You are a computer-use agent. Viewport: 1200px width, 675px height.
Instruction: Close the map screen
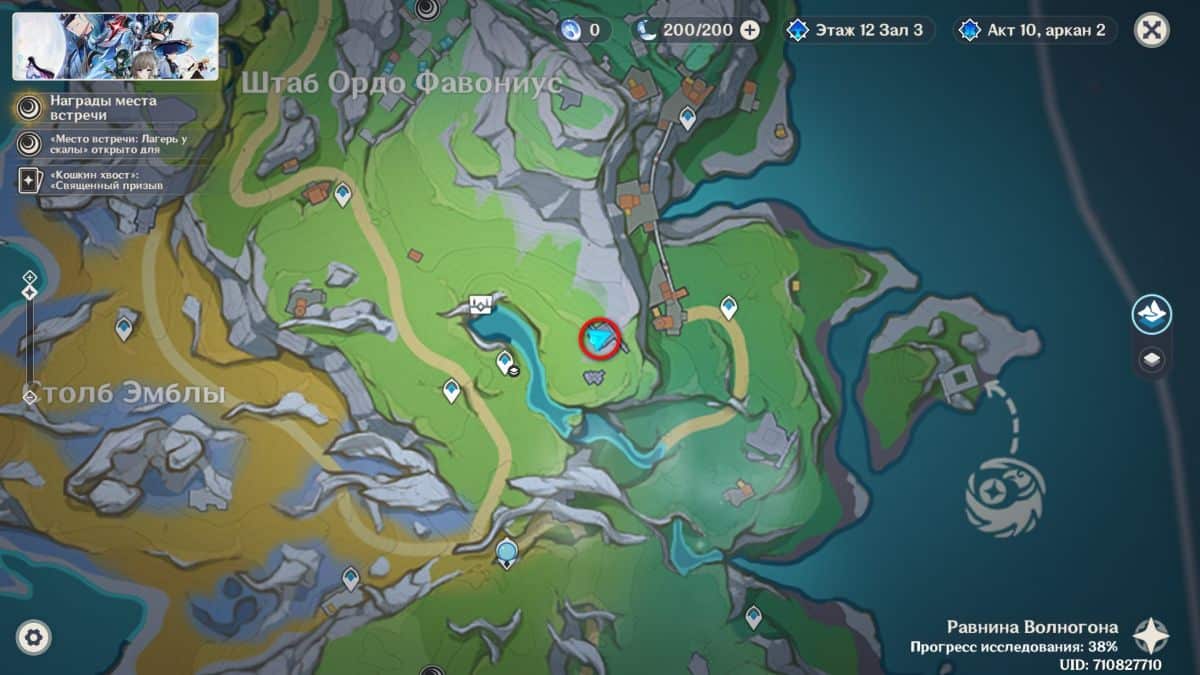tap(1152, 30)
